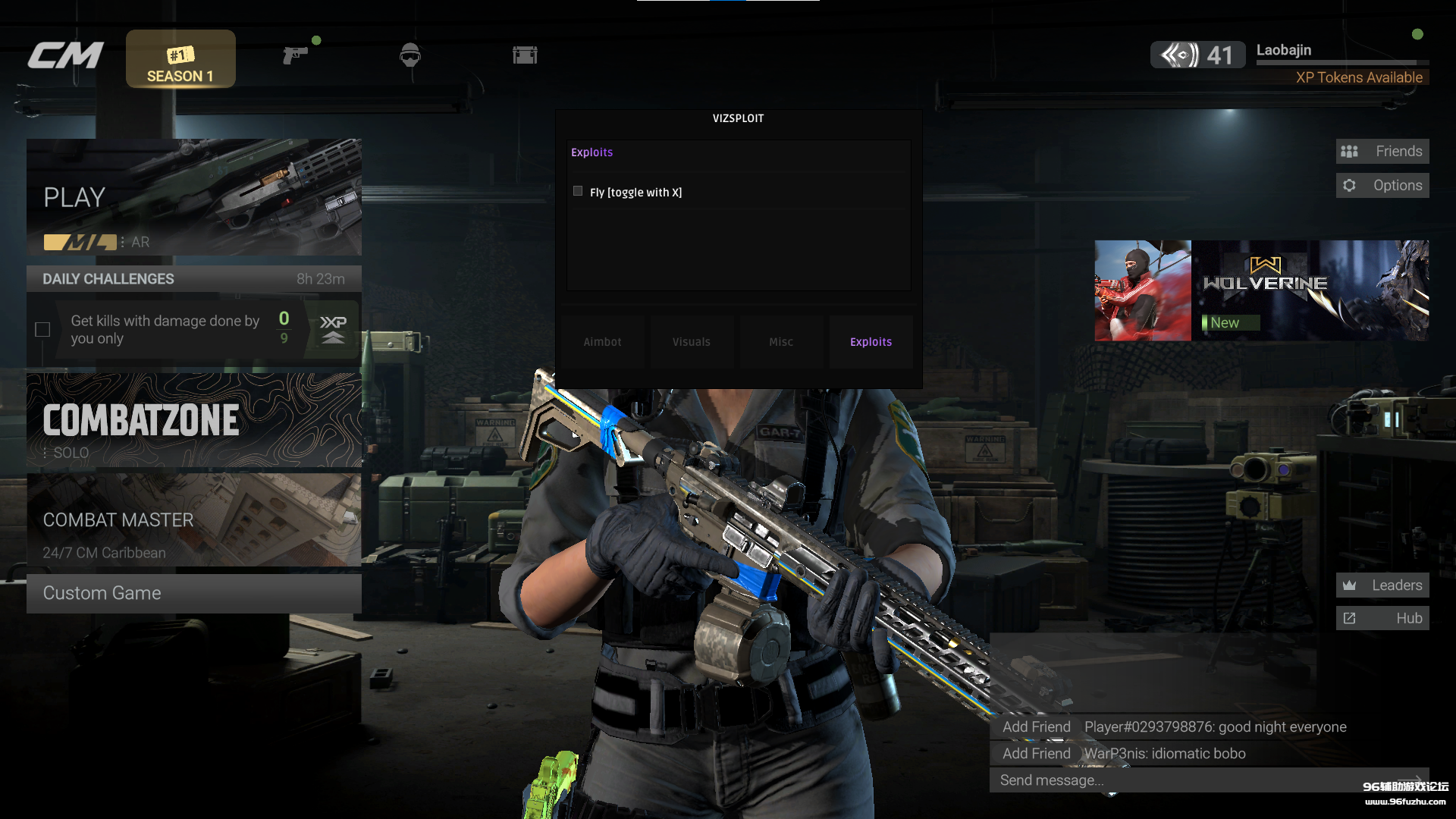Open the Laobajin player profile

tap(1283, 51)
